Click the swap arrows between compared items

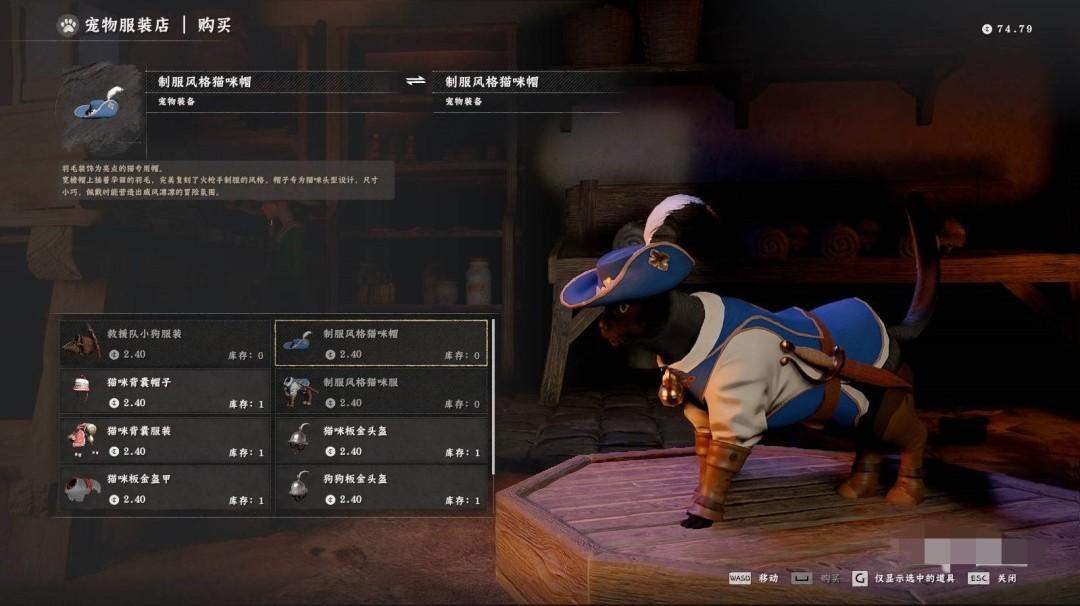click(416, 82)
